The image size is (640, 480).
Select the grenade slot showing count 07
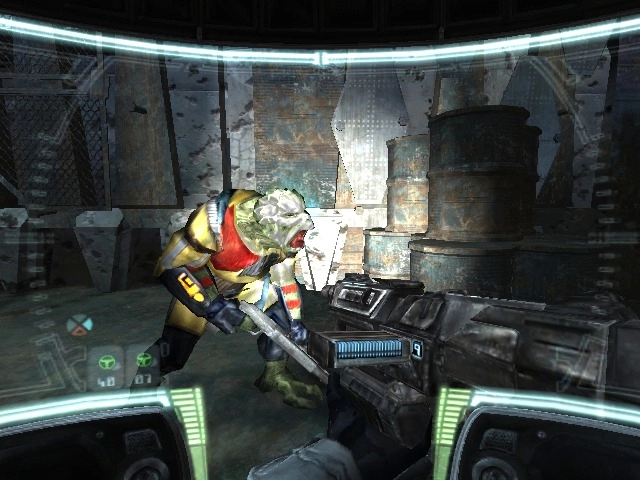pos(144,364)
